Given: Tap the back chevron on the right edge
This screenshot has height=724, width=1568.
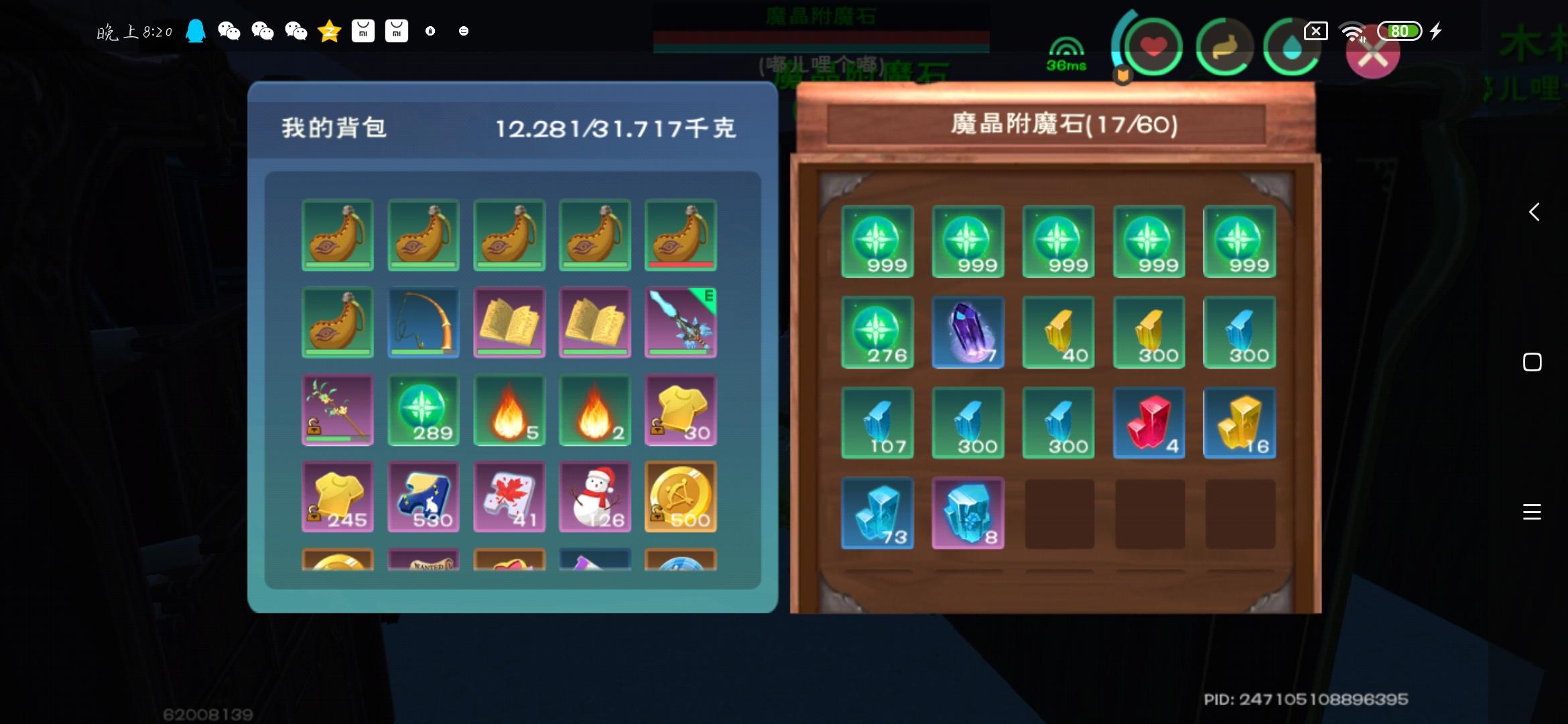Looking at the screenshot, I should coord(1534,212).
